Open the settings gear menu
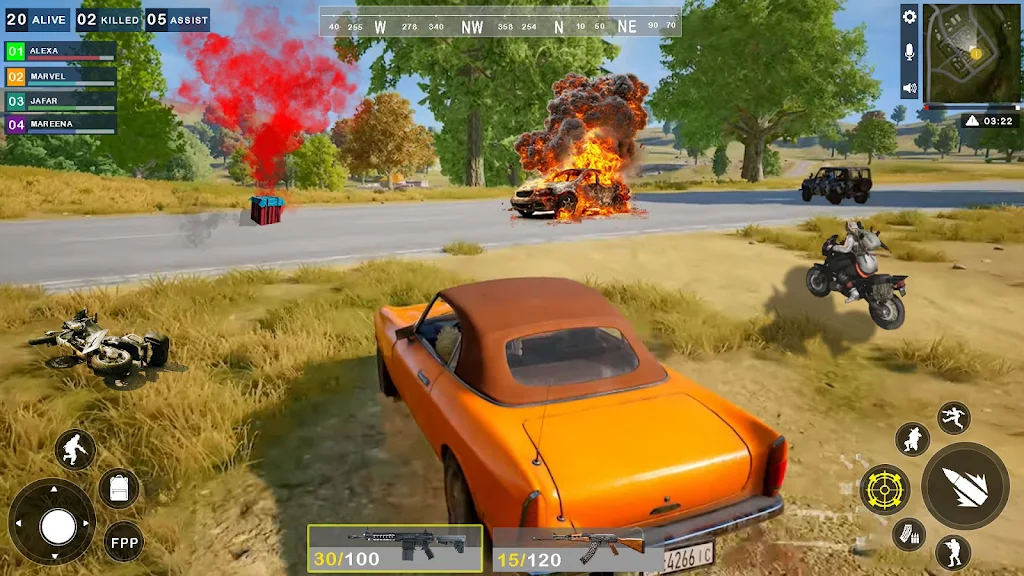The width and height of the screenshot is (1024, 576). pyautogui.click(x=909, y=17)
